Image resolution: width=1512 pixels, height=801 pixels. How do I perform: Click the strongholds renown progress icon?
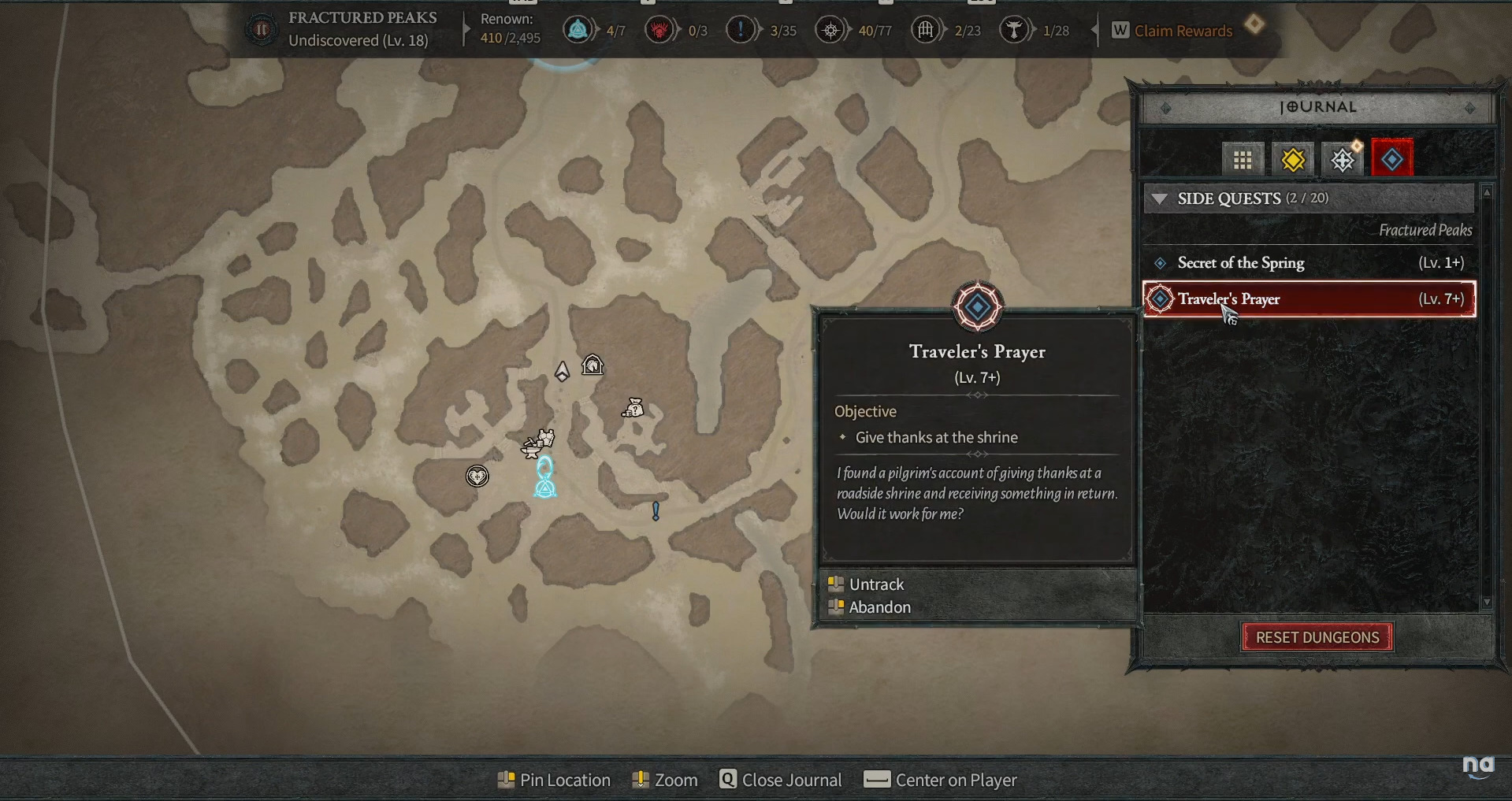pyautogui.click(x=659, y=31)
